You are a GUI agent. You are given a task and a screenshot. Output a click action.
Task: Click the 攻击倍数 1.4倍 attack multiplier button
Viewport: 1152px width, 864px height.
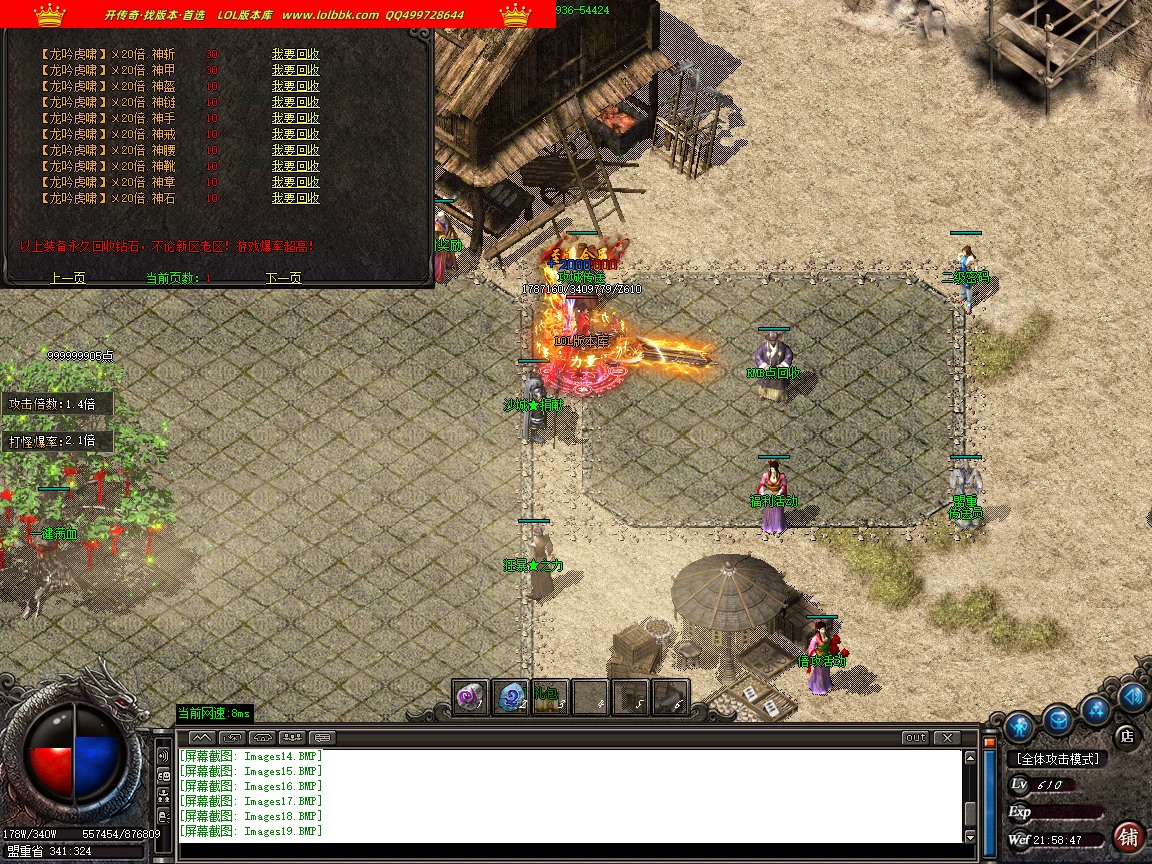click(58, 404)
